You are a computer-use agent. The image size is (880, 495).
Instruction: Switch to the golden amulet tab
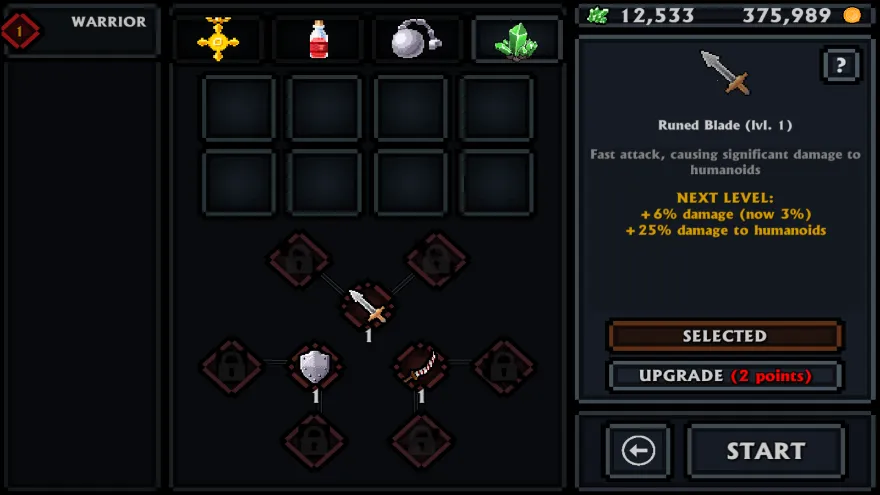[x=217, y=39]
